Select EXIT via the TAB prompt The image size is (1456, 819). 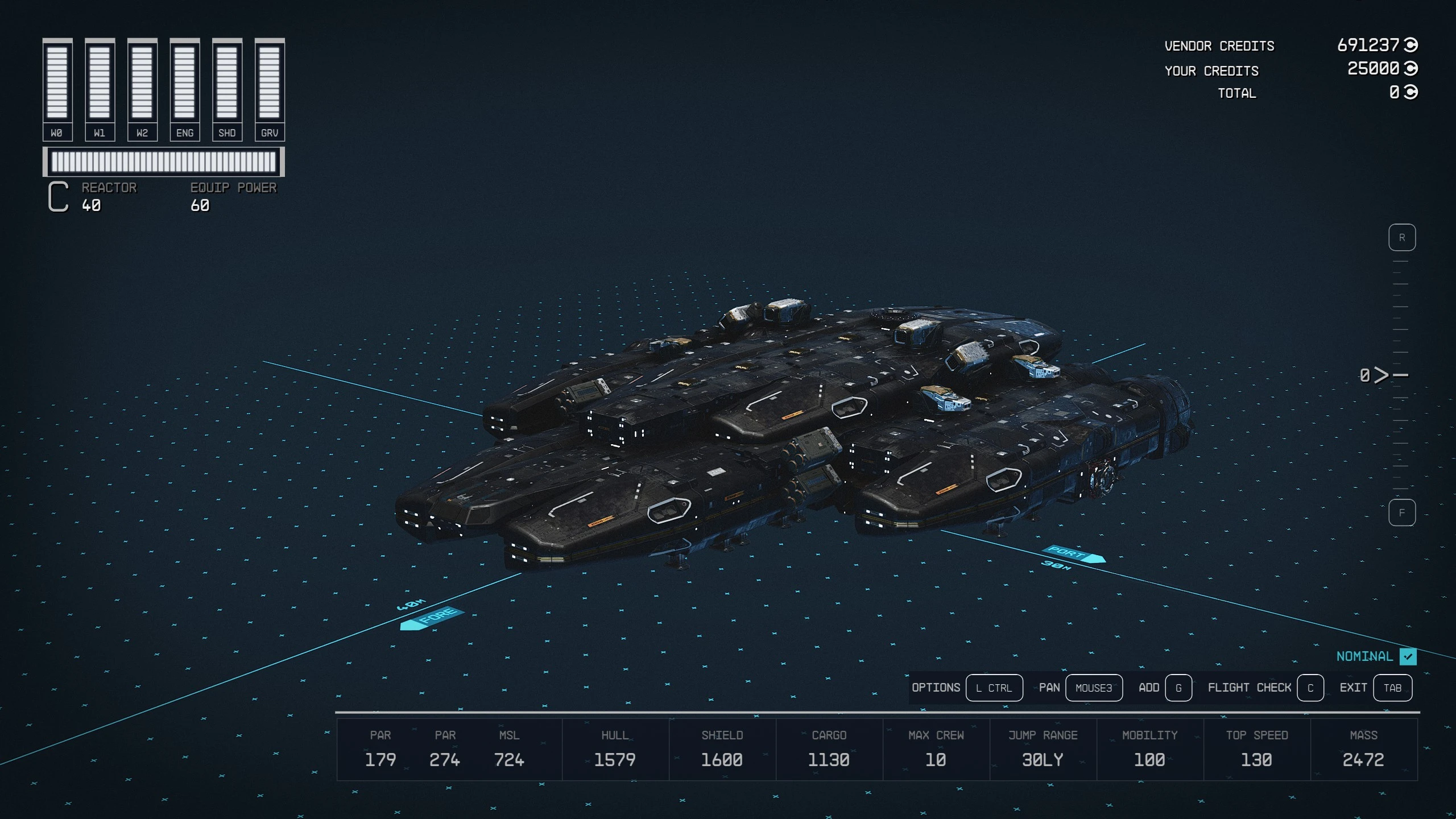(x=1393, y=688)
